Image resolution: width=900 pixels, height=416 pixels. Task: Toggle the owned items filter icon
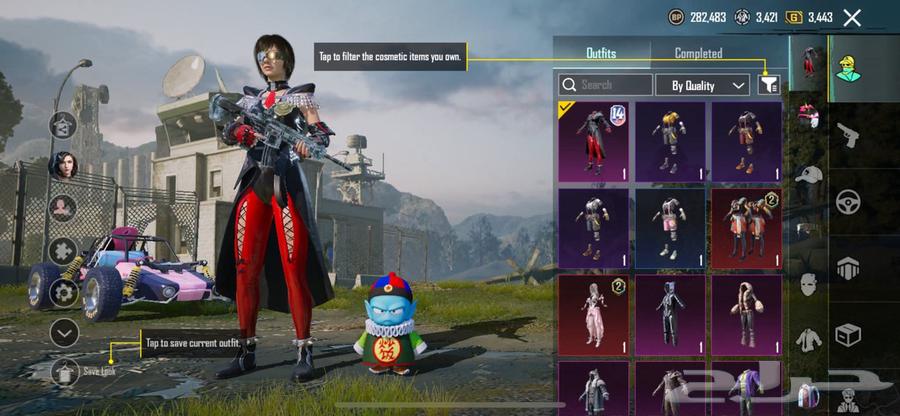pos(769,85)
